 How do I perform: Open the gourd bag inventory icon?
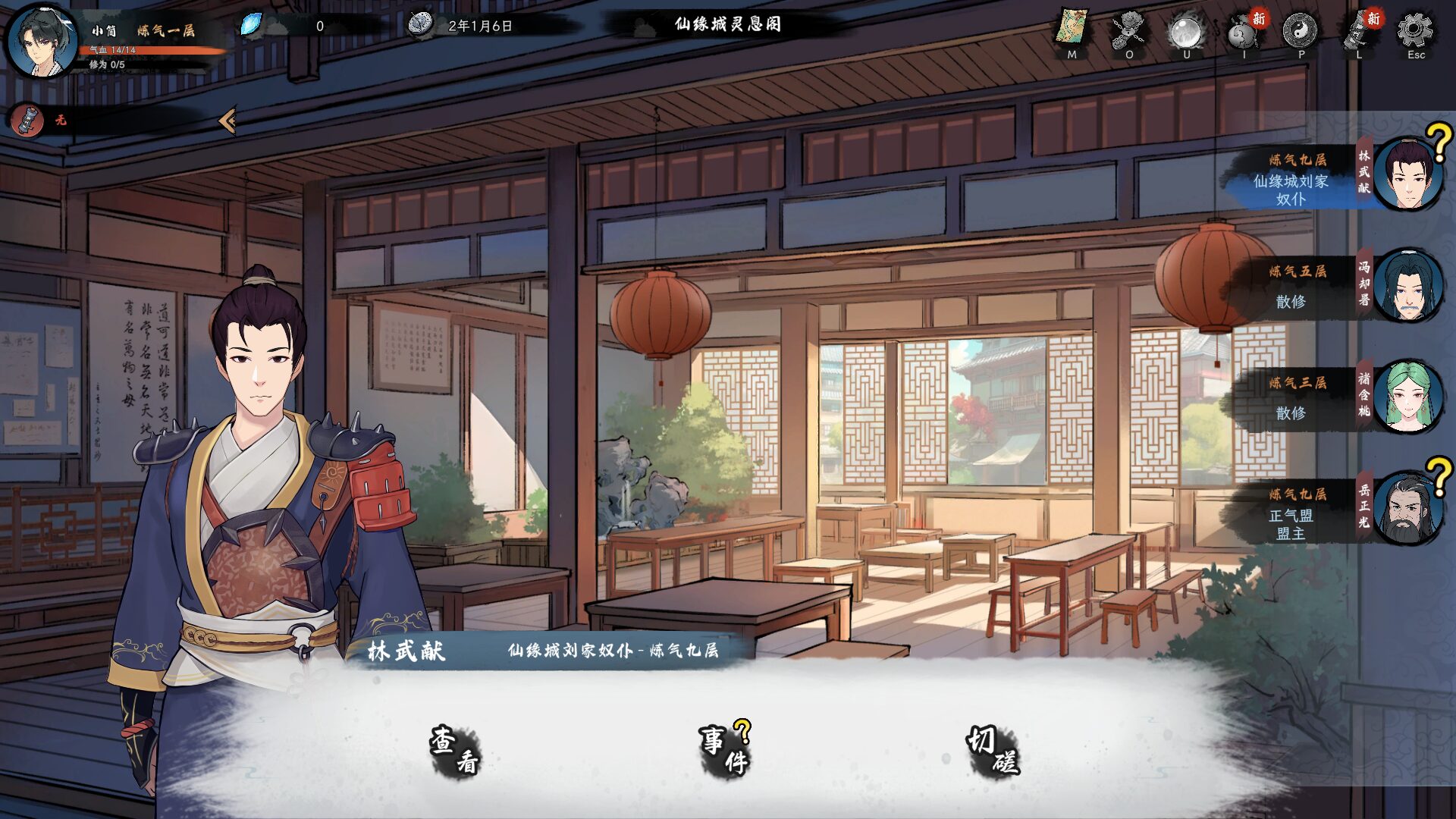point(1244,31)
